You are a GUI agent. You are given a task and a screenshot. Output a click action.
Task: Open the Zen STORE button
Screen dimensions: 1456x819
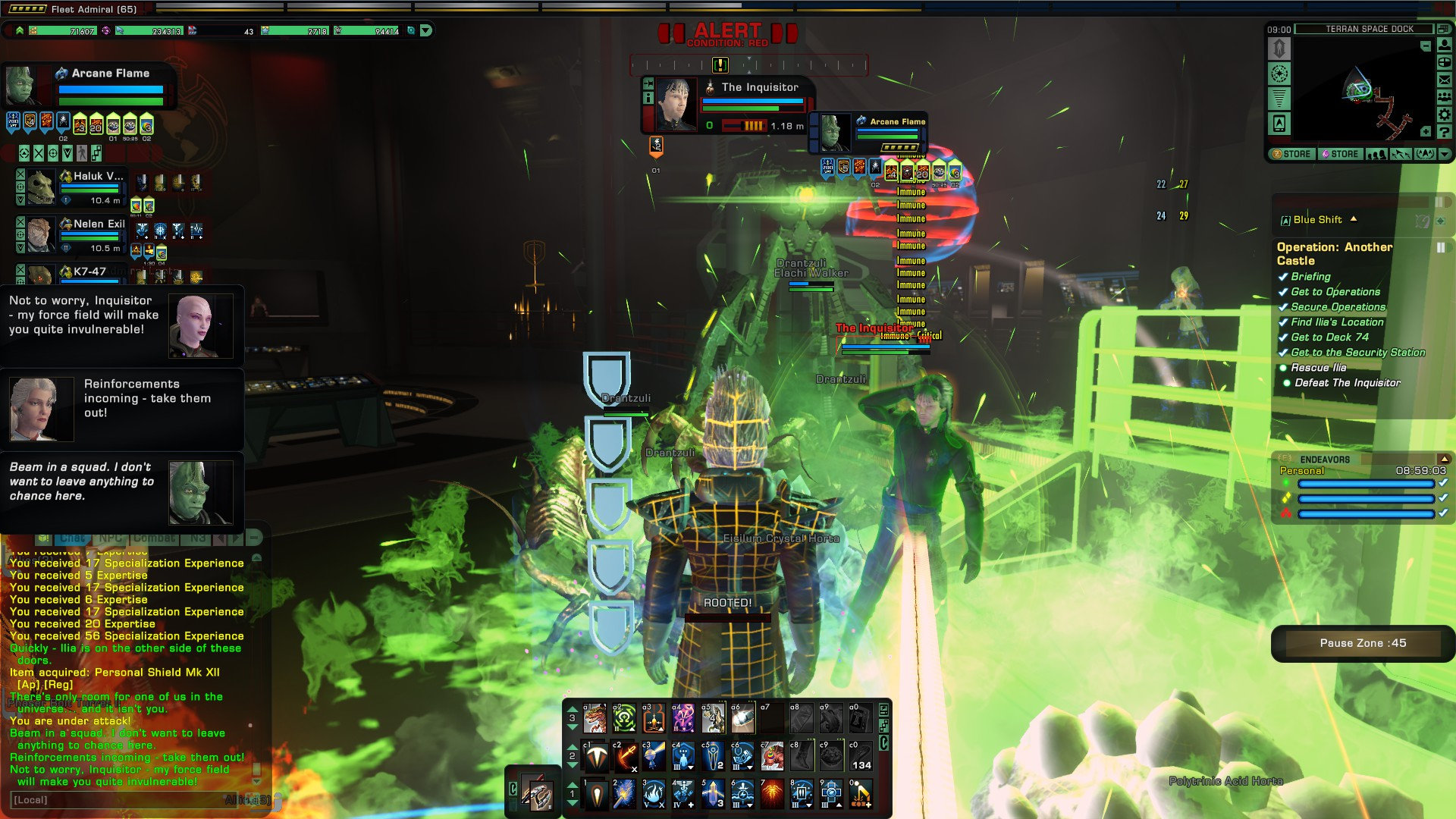coord(1291,154)
